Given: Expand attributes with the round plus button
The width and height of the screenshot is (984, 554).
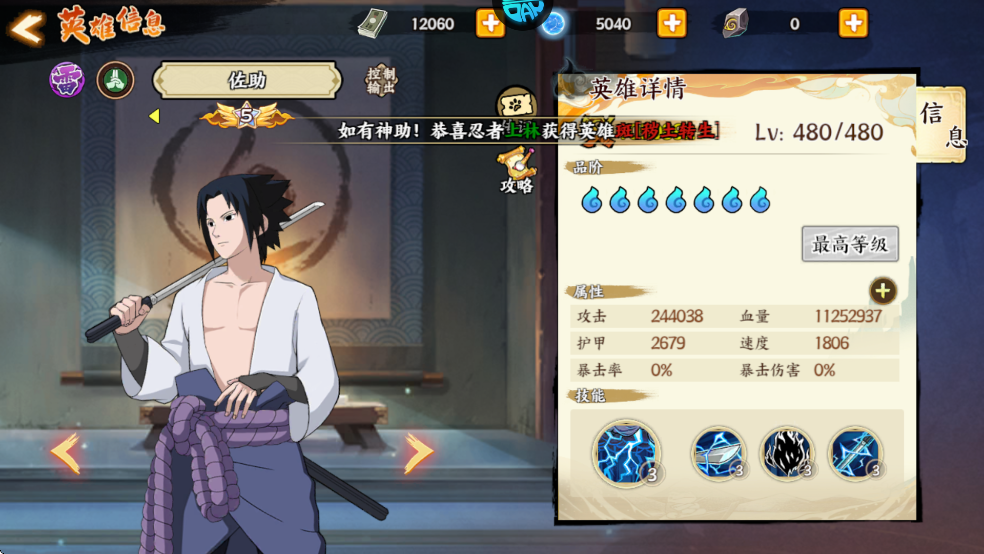Looking at the screenshot, I should [x=882, y=291].
